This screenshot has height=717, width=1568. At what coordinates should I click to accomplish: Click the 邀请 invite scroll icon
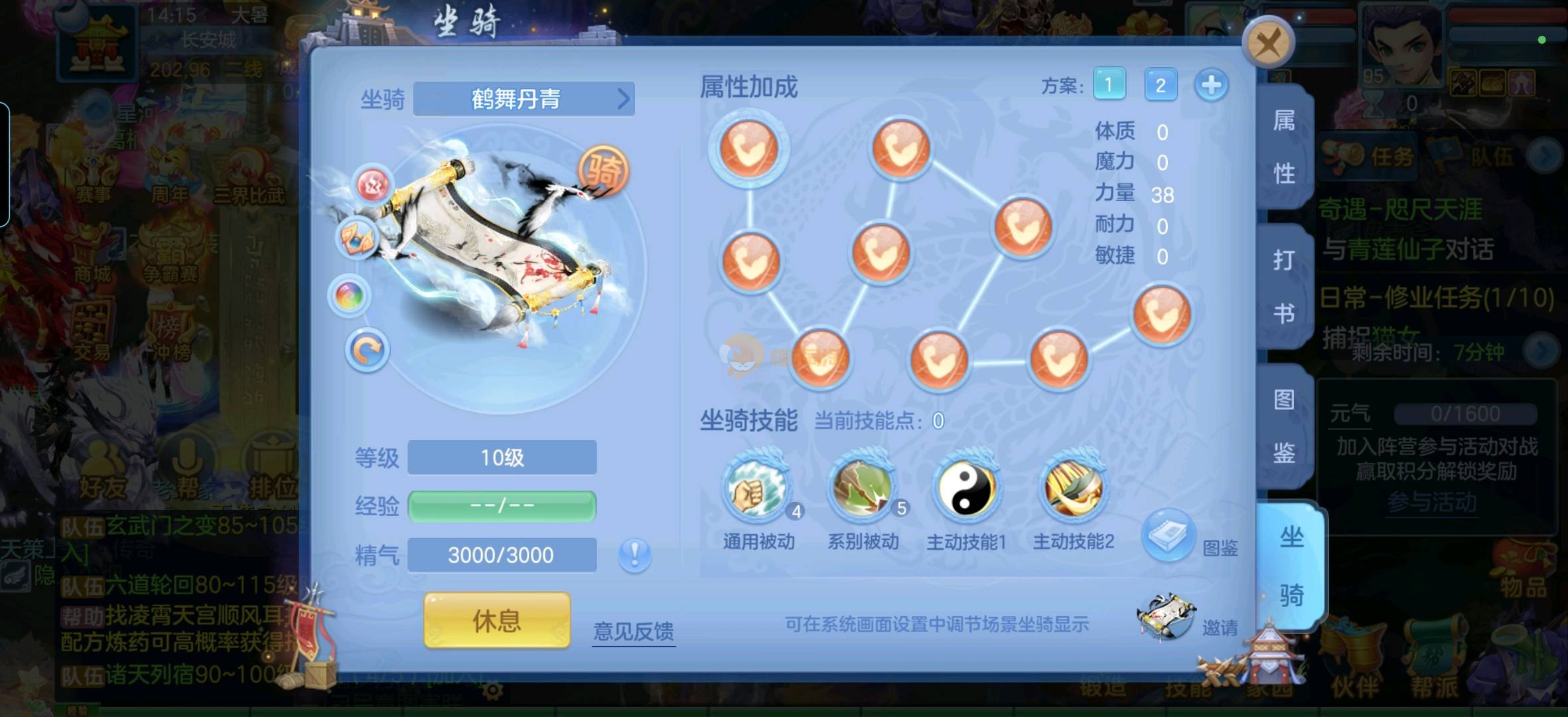tap(1165, 617)
